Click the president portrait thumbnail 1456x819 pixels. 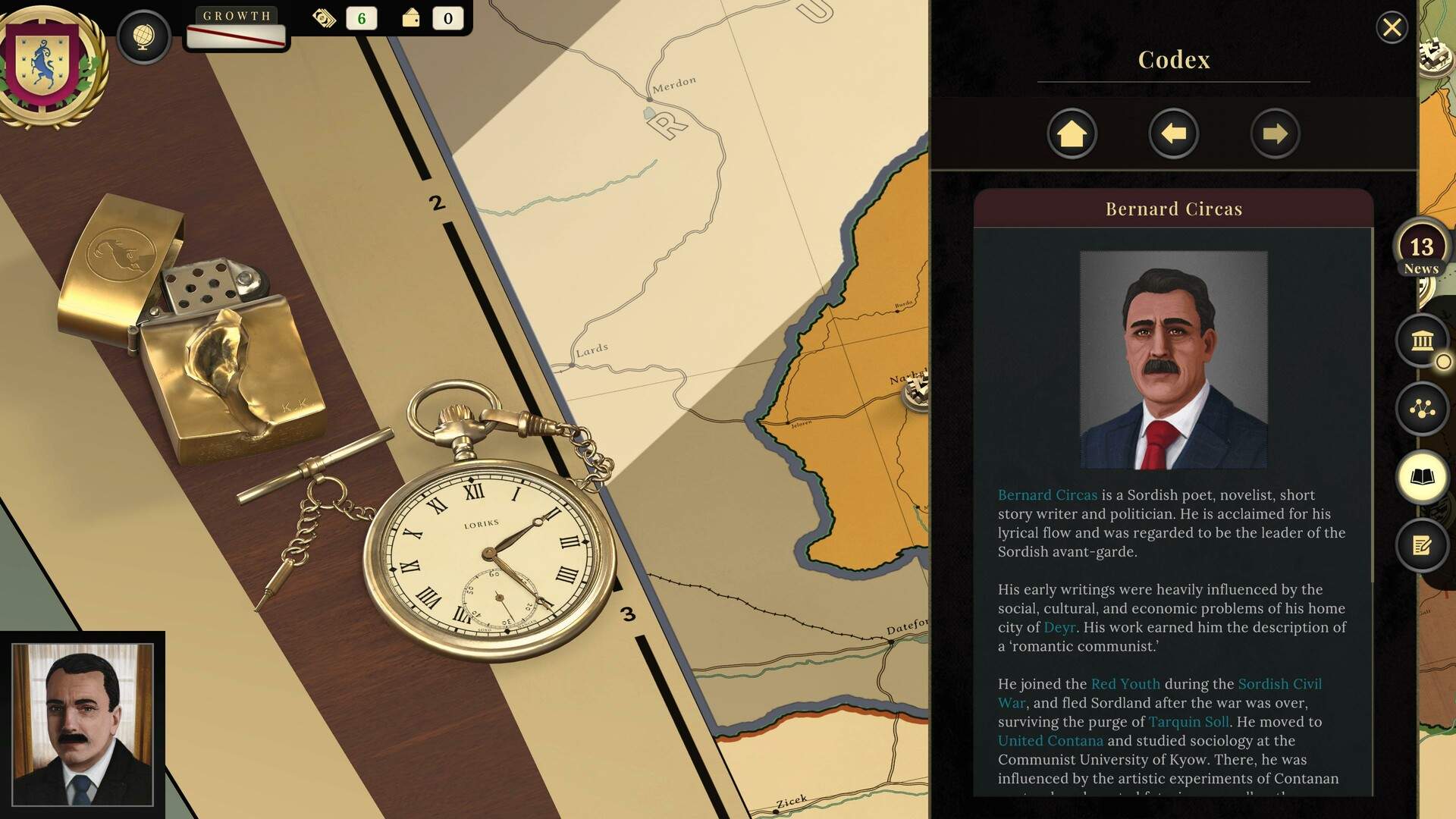pos(83,724)
